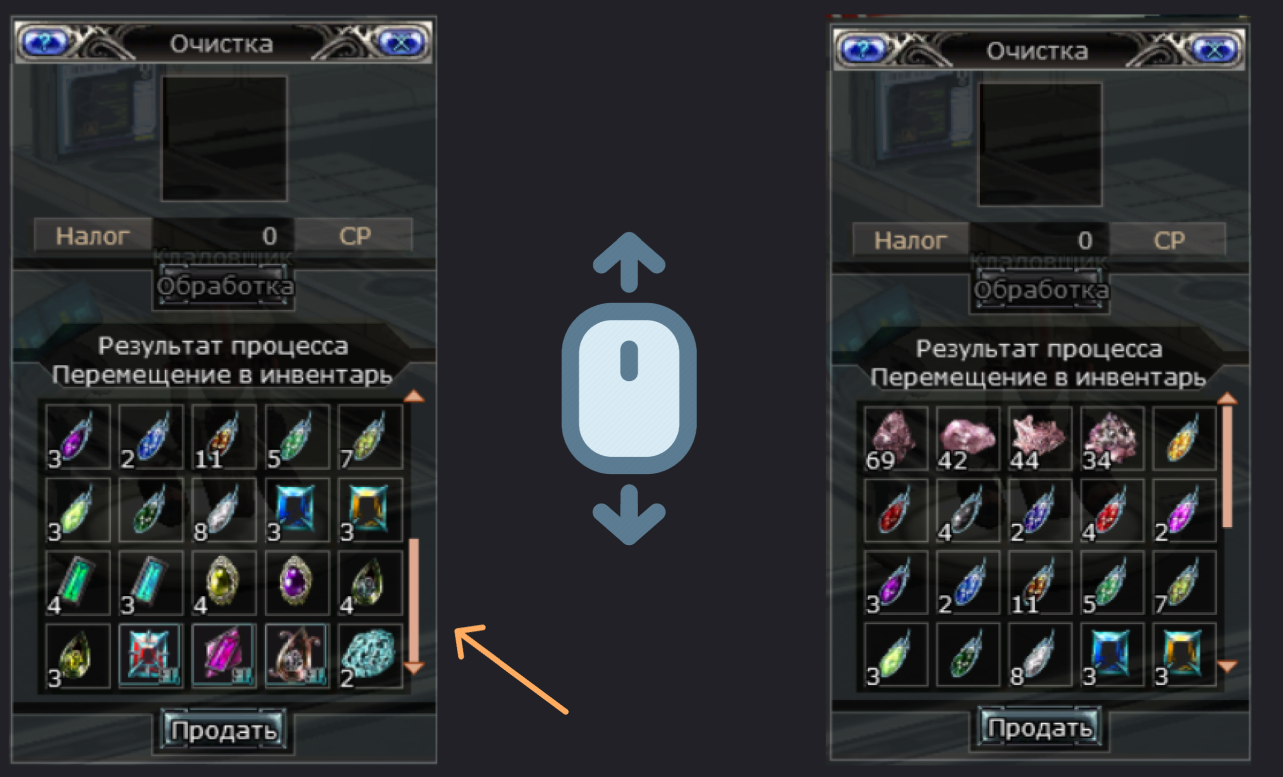The image size is (1283, 777).
Task: Click the scroll up arrow of item list
Action: pos(414,397)
